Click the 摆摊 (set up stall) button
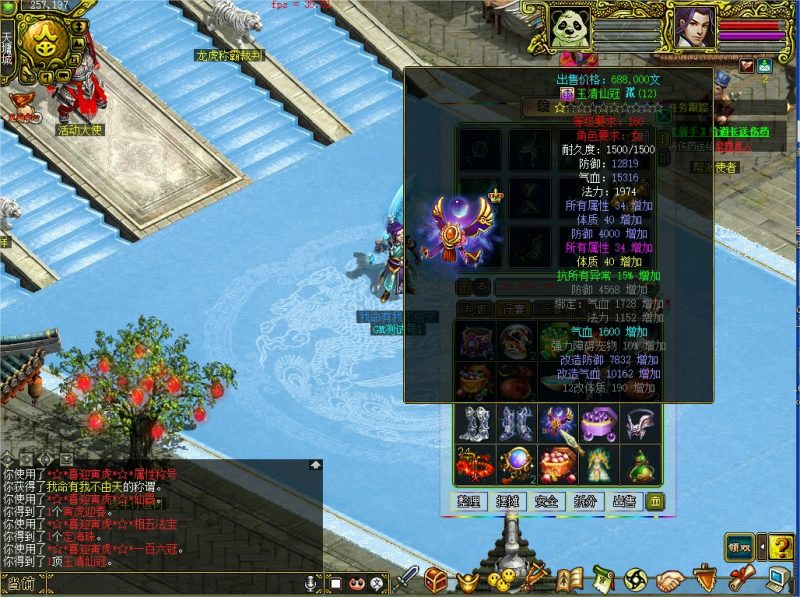The image size is (800, 597). [509, 500]
